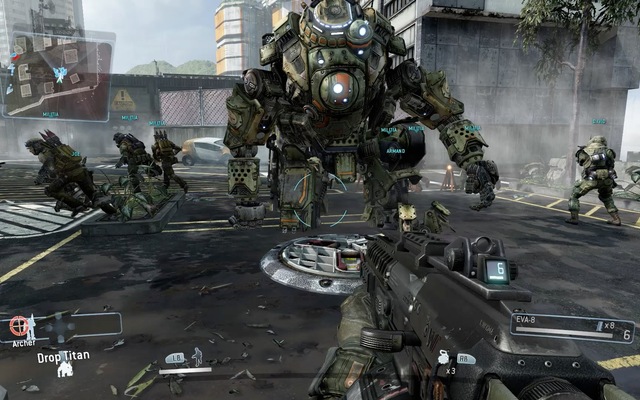The height and width of the screenshot is (400, 640).
Task: Select the Archer anti-titan weapon icon
Action: 22,326
